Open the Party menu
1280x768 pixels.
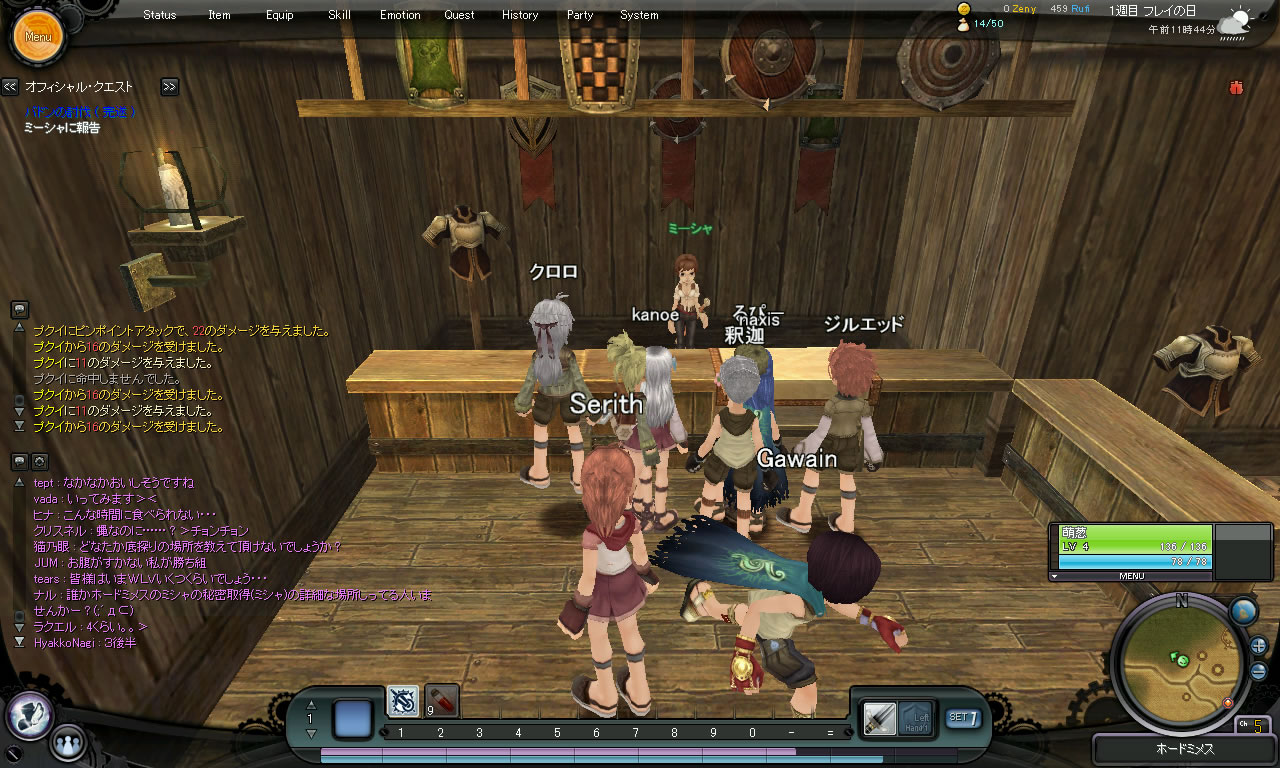click(x=580, y=15)
